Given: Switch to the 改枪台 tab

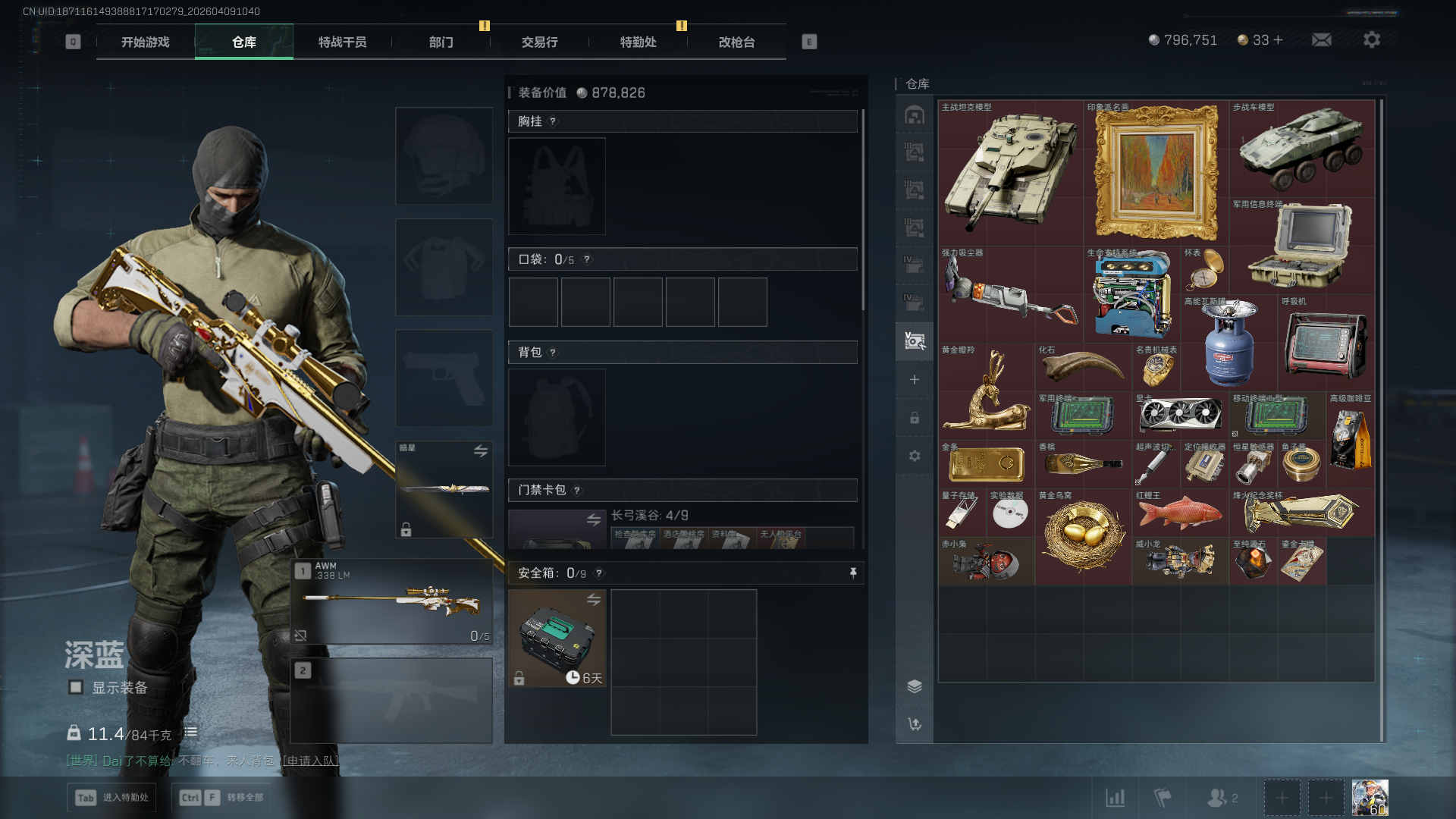Looking at the screenshot, I should [x=737, y=42].
